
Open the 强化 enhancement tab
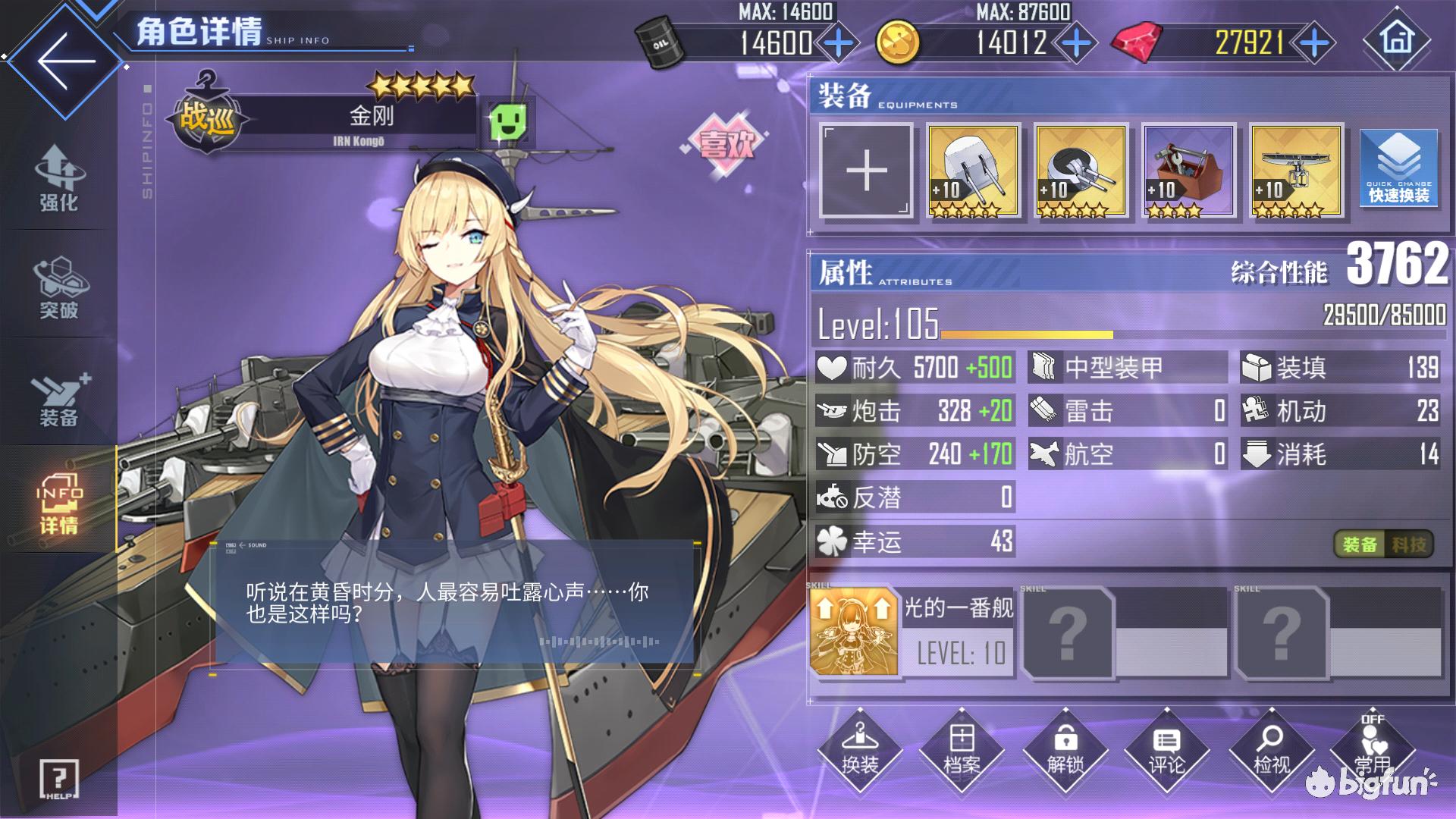58,179
